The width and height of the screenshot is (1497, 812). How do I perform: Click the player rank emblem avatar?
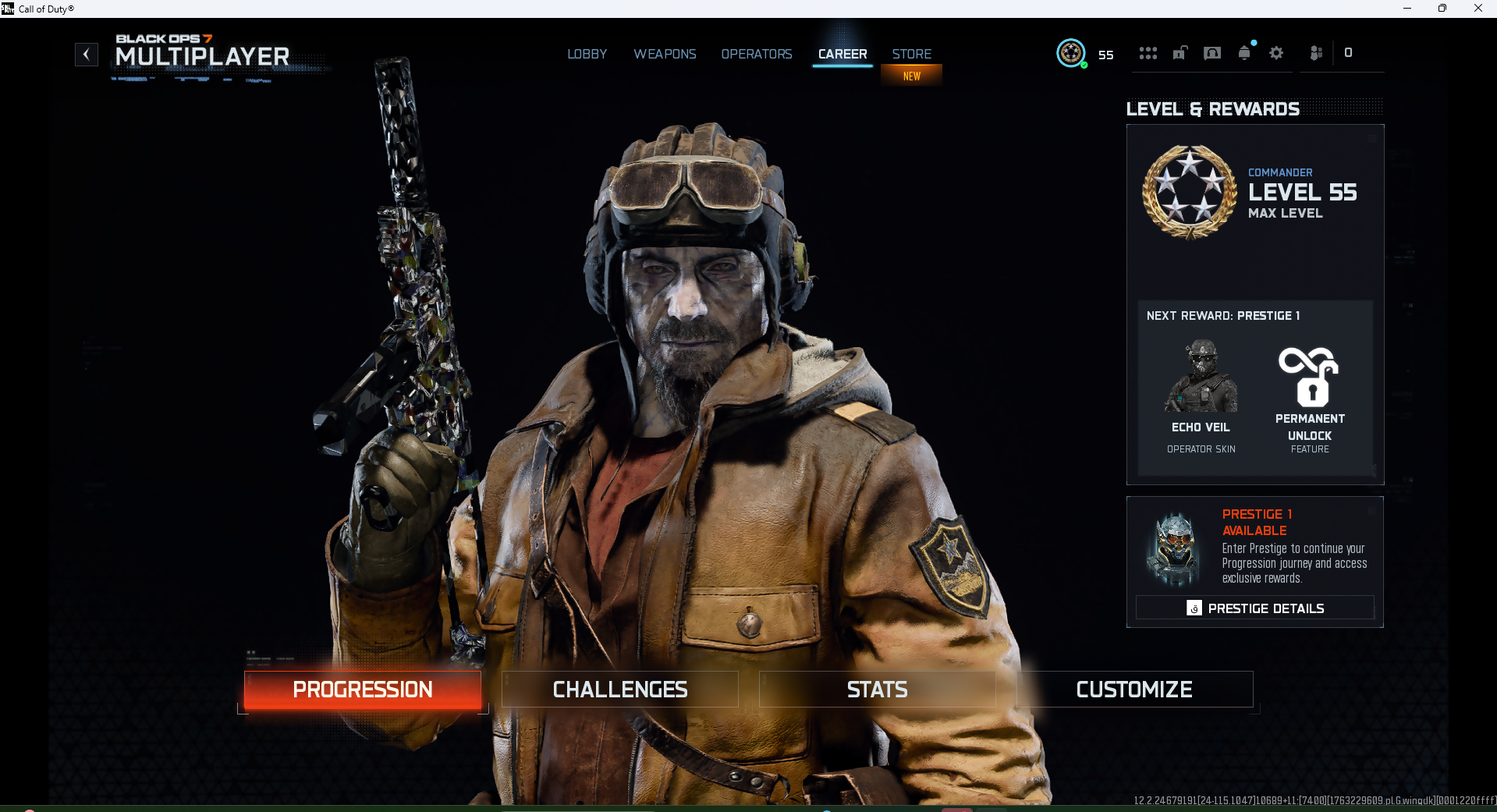(1071, 54)
